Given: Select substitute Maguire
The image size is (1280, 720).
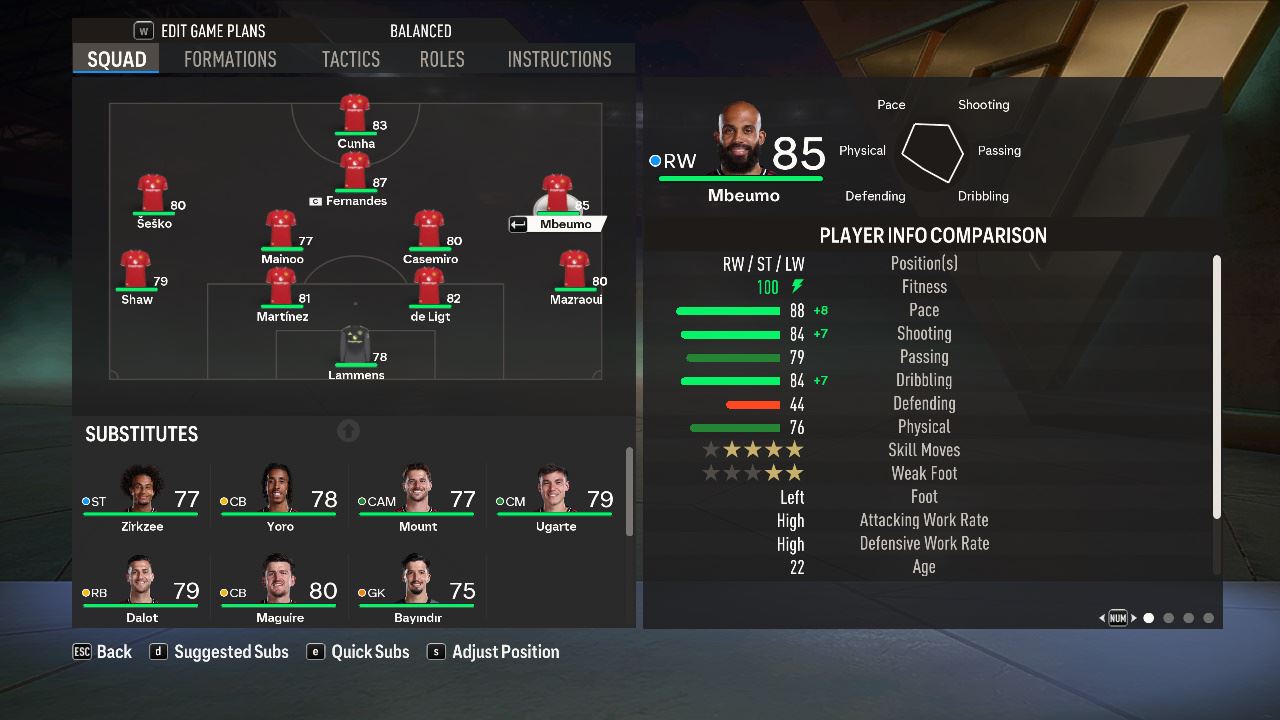Looking at the screenshot, I should click(x=280, y=587).
